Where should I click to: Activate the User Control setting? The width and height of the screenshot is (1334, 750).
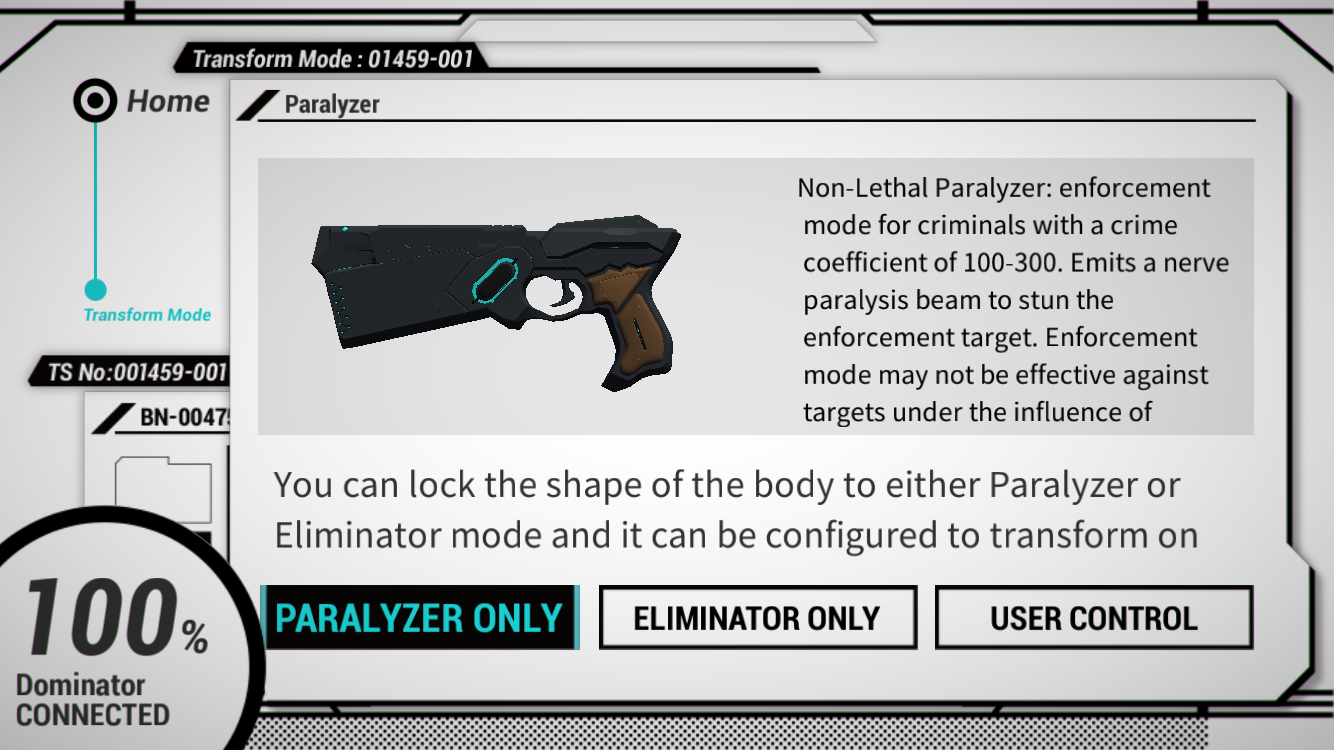click(x=1093, y=617)
